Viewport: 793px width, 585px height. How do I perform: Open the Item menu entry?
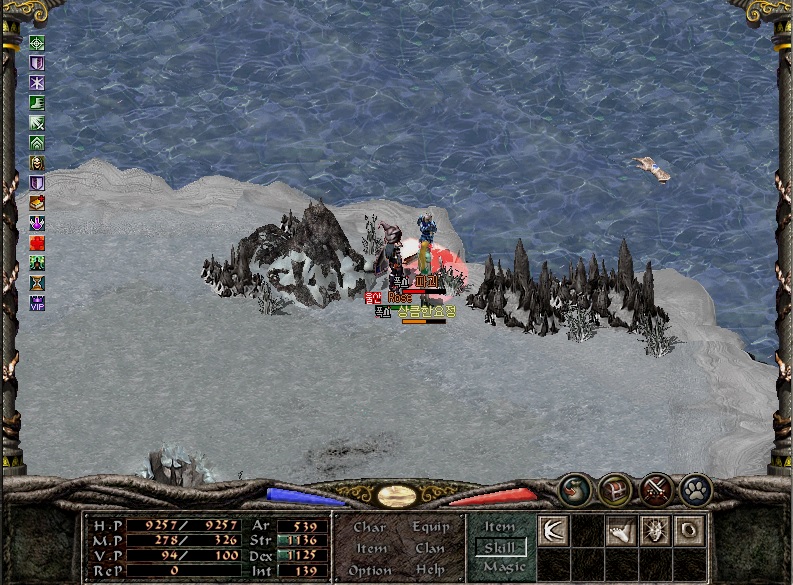(371, 548)
